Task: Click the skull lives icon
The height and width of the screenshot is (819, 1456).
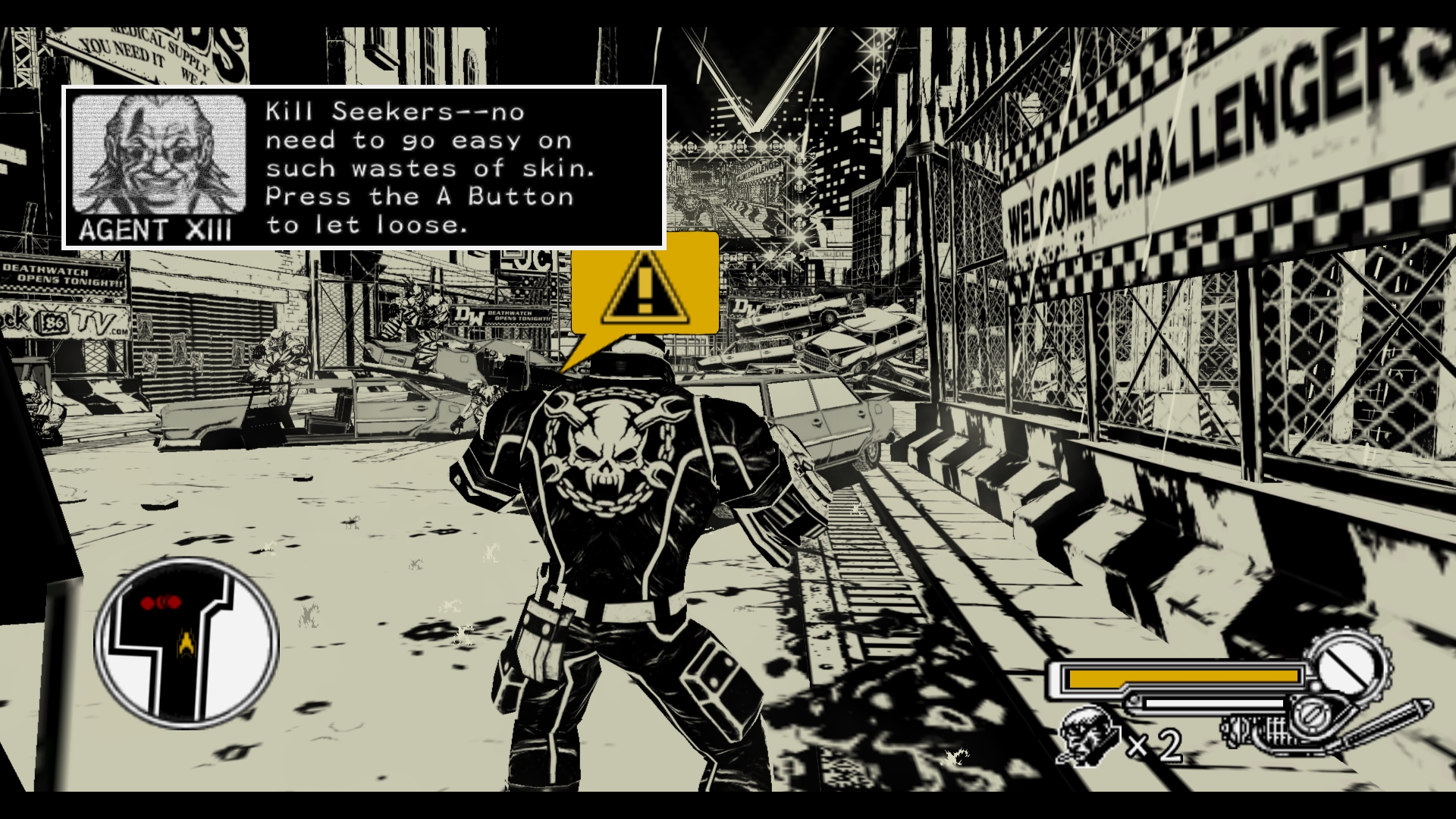Action: tap(1088, 736)
